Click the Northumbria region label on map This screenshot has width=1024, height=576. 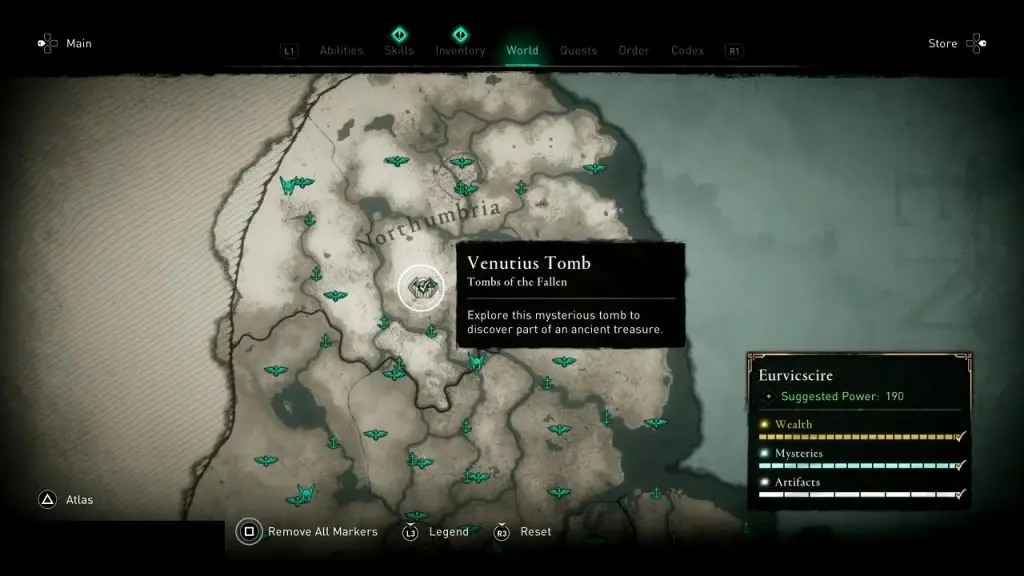(x=427, y=226)
